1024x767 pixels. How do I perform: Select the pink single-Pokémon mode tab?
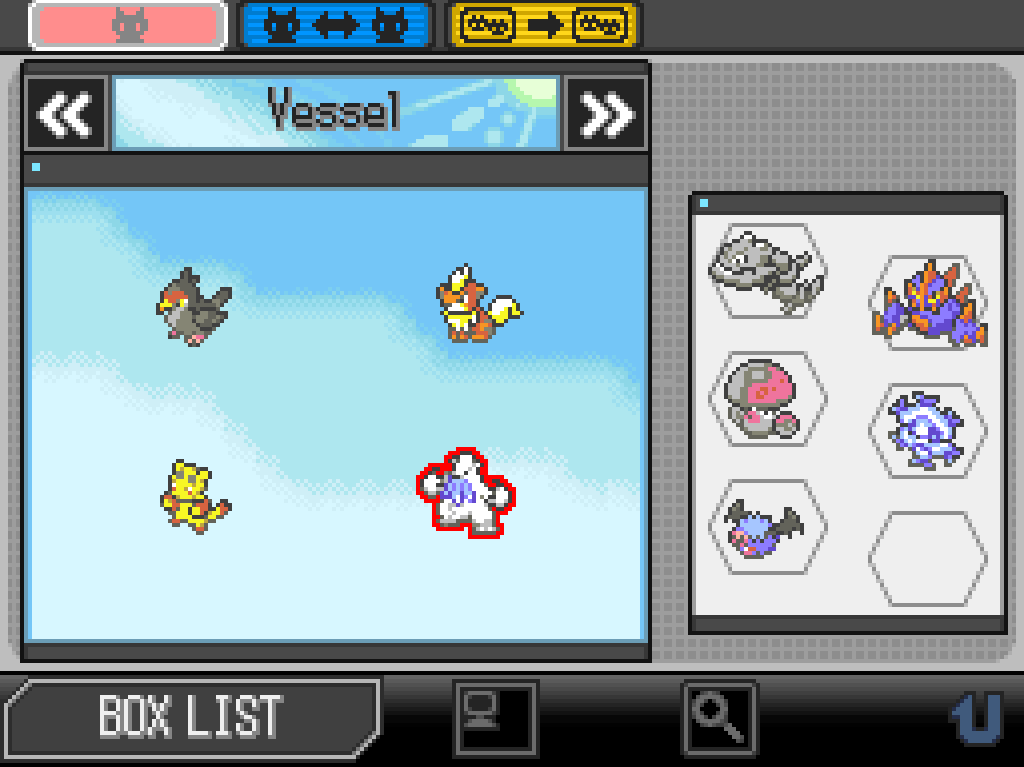(x=127, y=26)
